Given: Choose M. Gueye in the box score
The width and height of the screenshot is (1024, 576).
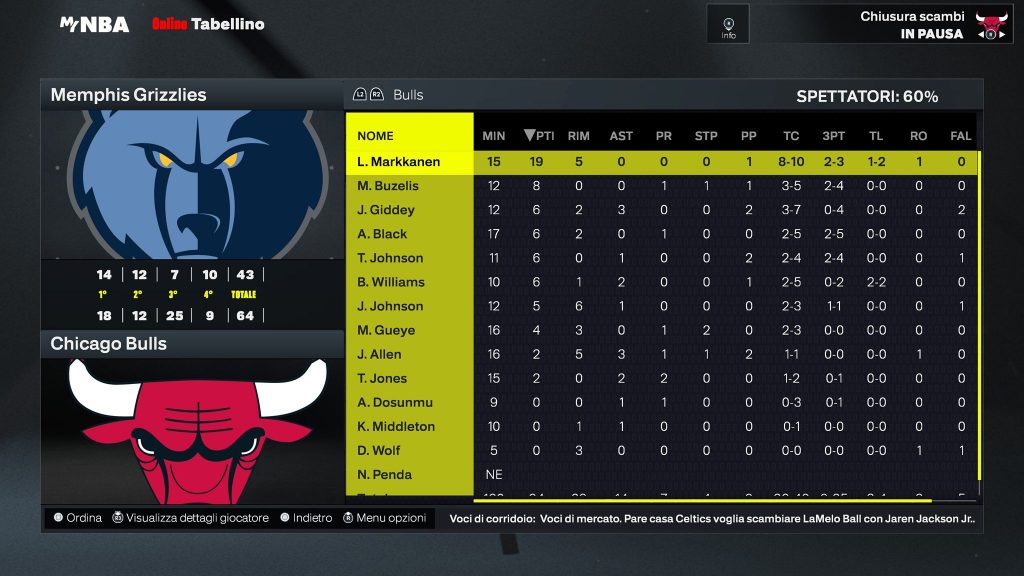Looking at the screenshot, I should pyautogui.click(x=386, y=330).
